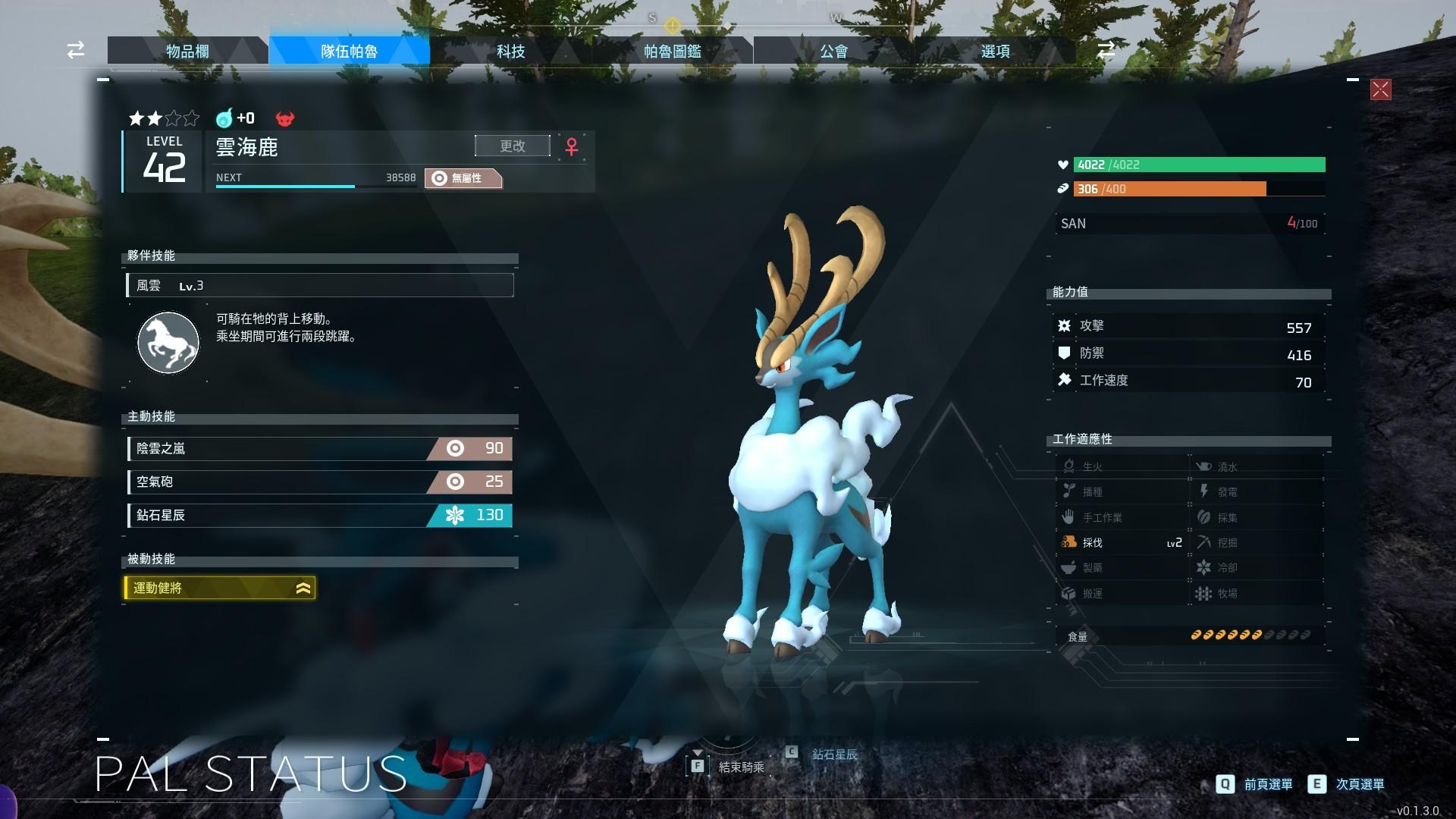This screenshot has height=819, width=1456.
Task: Switch to the 公會 guild tab
Action: (x=833, y=51)
